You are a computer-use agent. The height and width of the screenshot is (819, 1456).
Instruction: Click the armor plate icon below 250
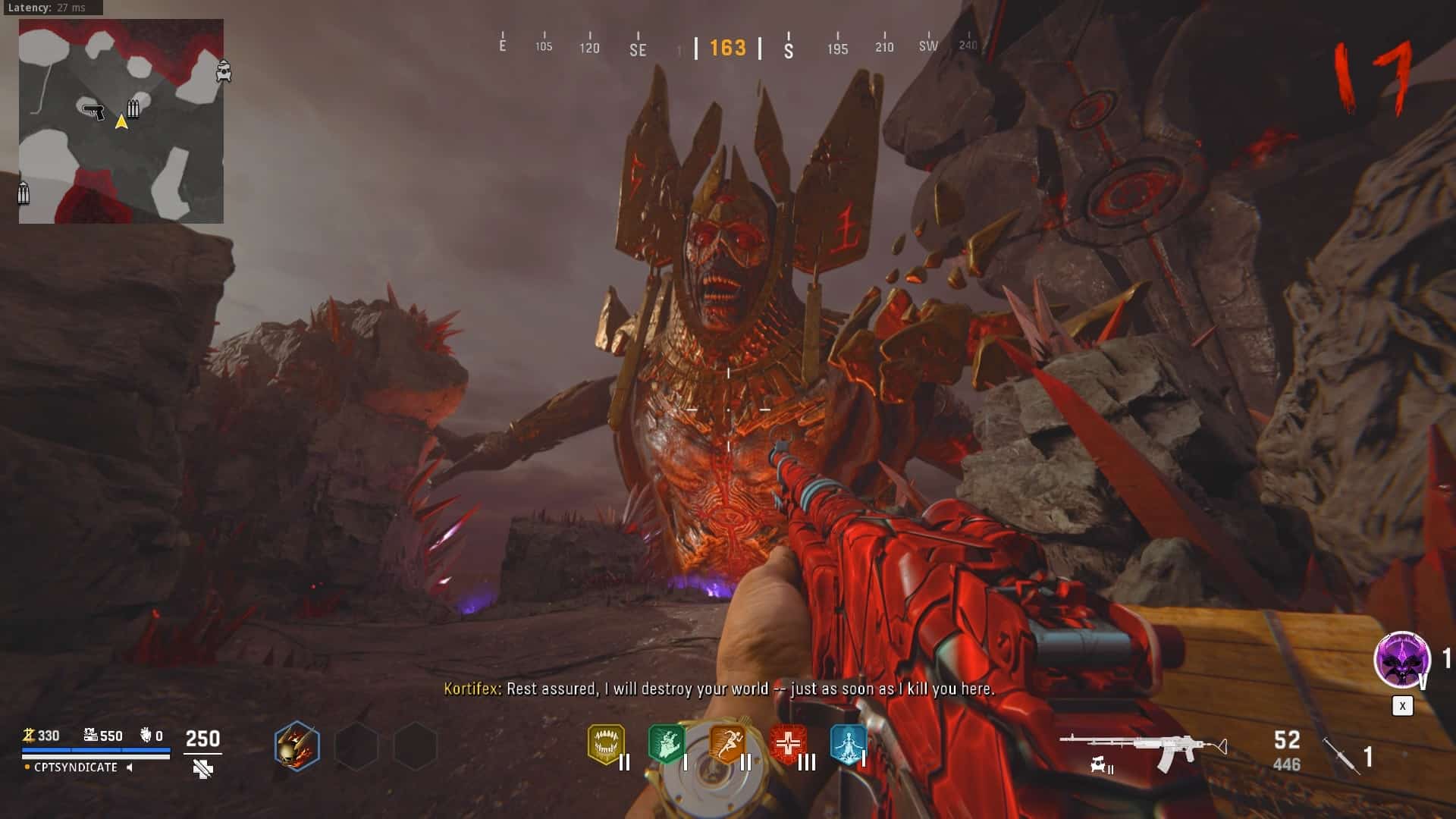tap(202, 769)
